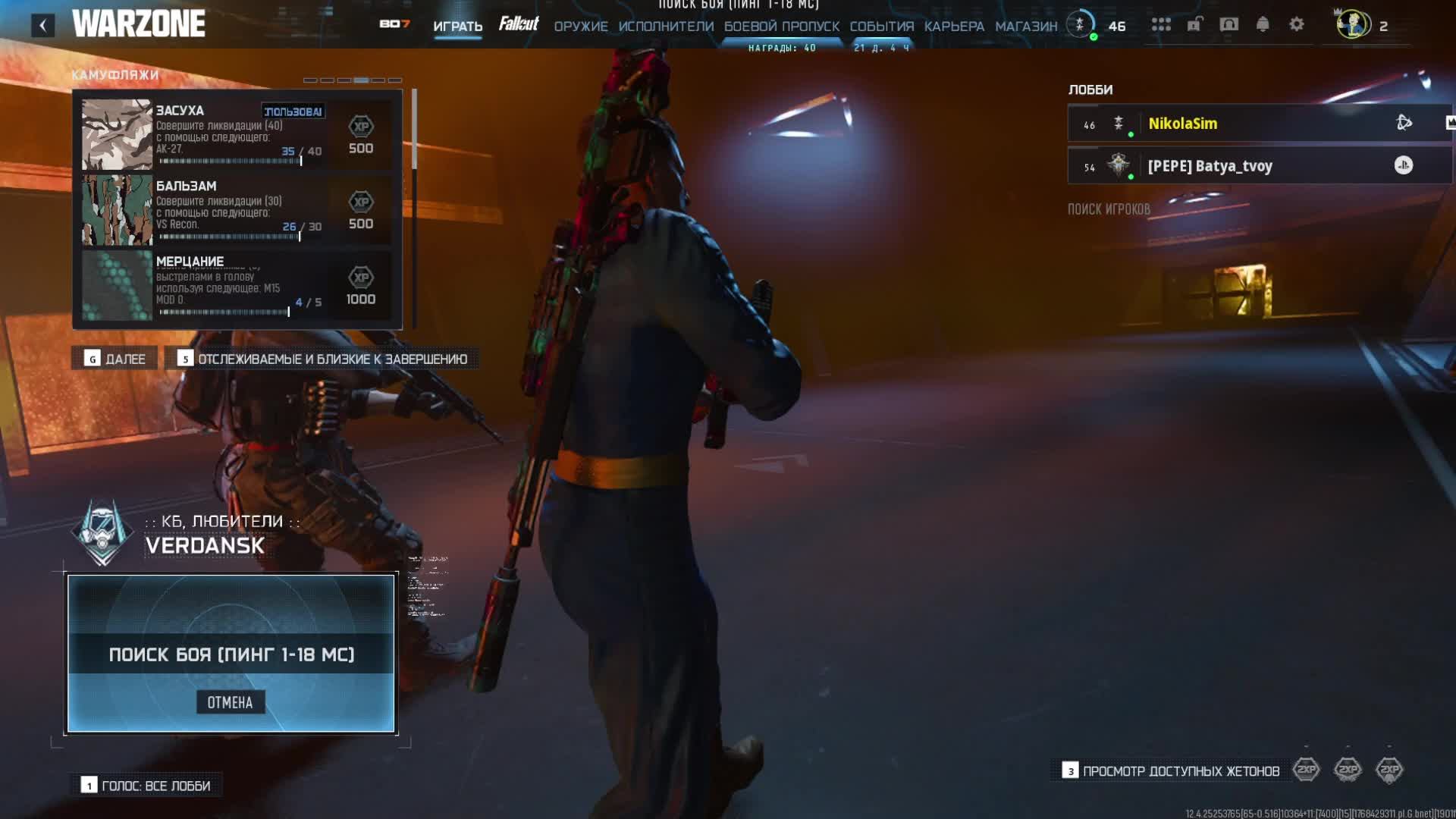Cancel matchmaking with ОТМЕНА

coord(231,702)
